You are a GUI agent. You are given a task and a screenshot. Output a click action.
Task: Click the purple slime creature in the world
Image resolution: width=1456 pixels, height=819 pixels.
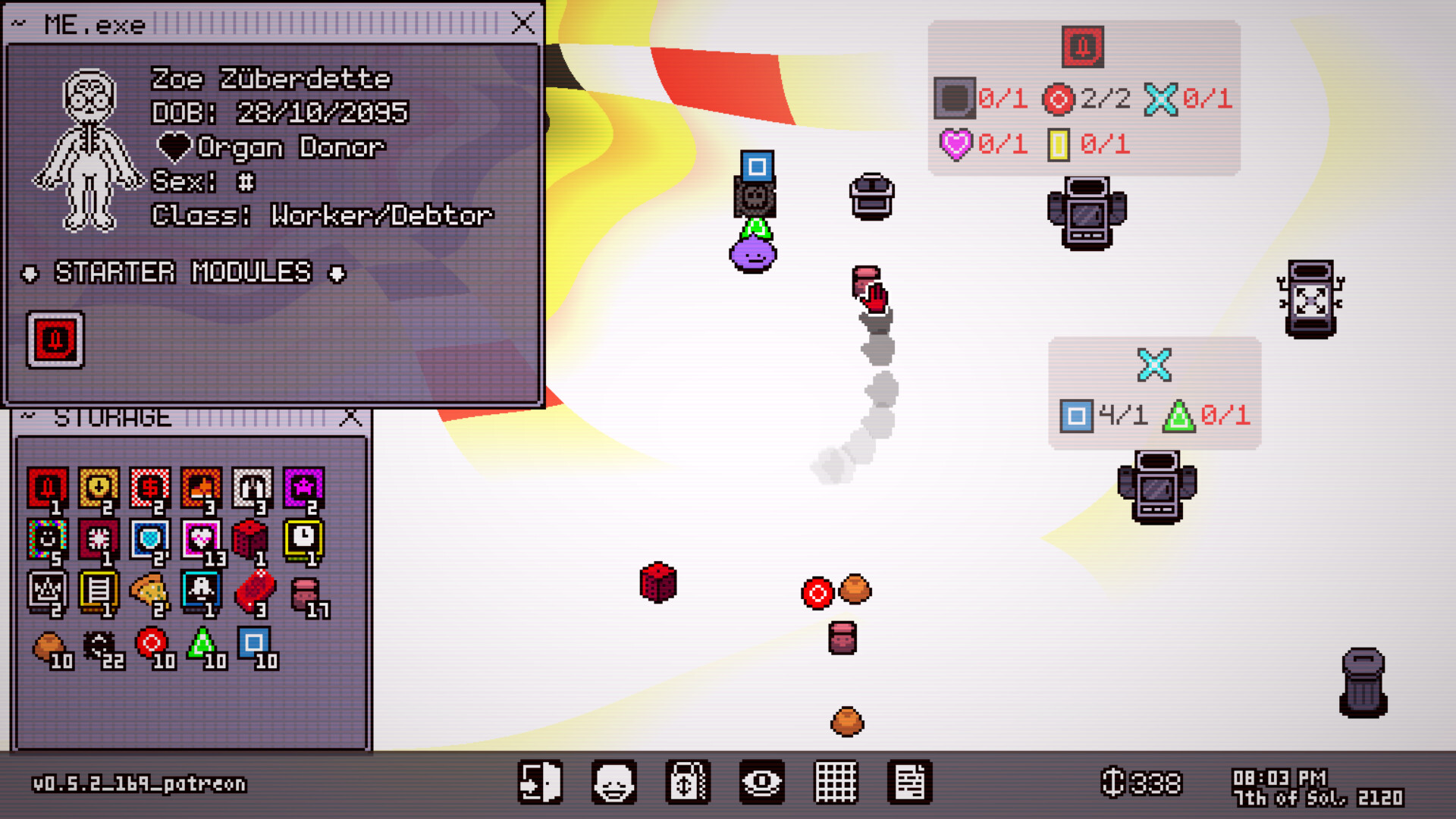752,256
